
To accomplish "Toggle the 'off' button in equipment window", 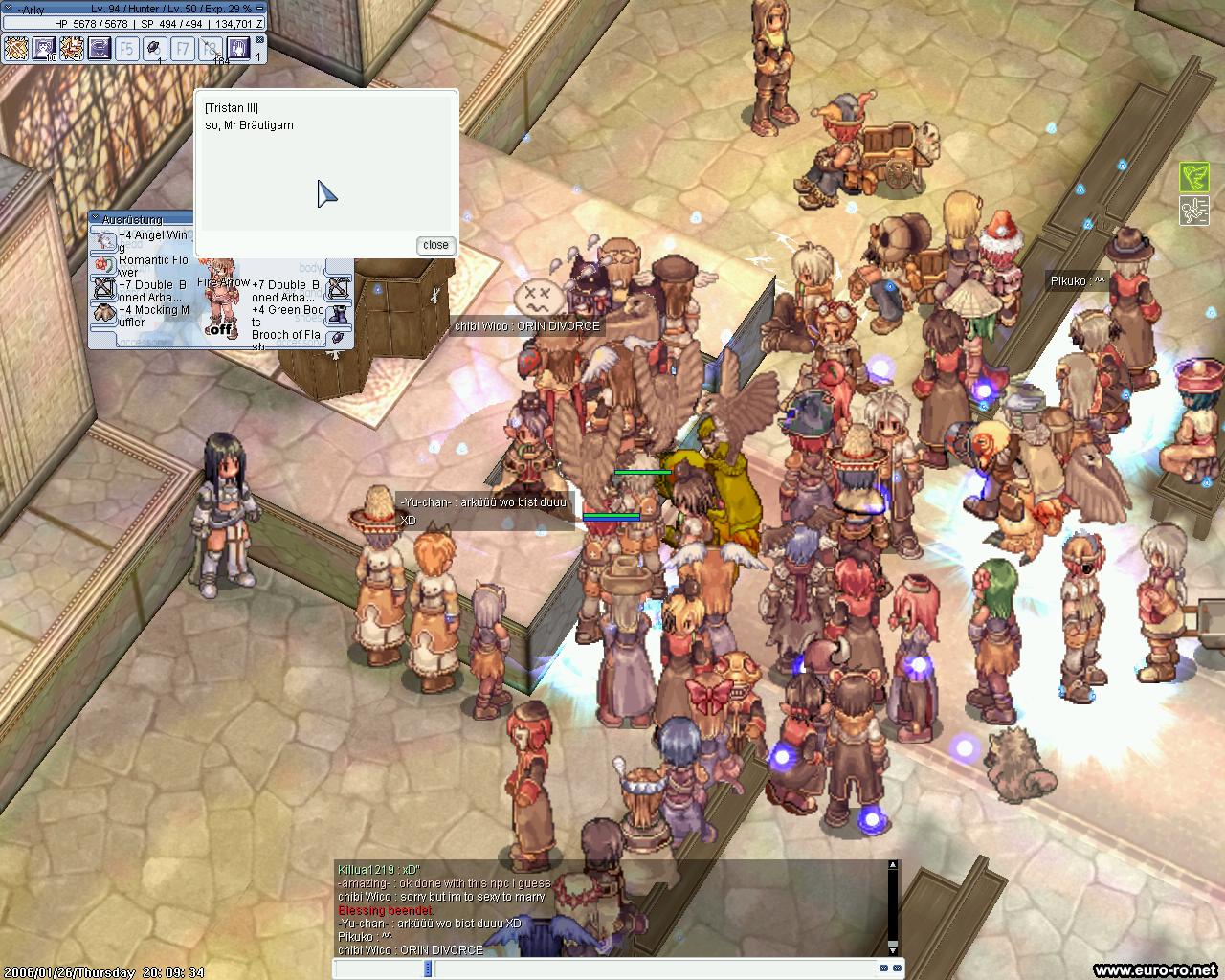I will pyautogui.click(x=221, y=329).
